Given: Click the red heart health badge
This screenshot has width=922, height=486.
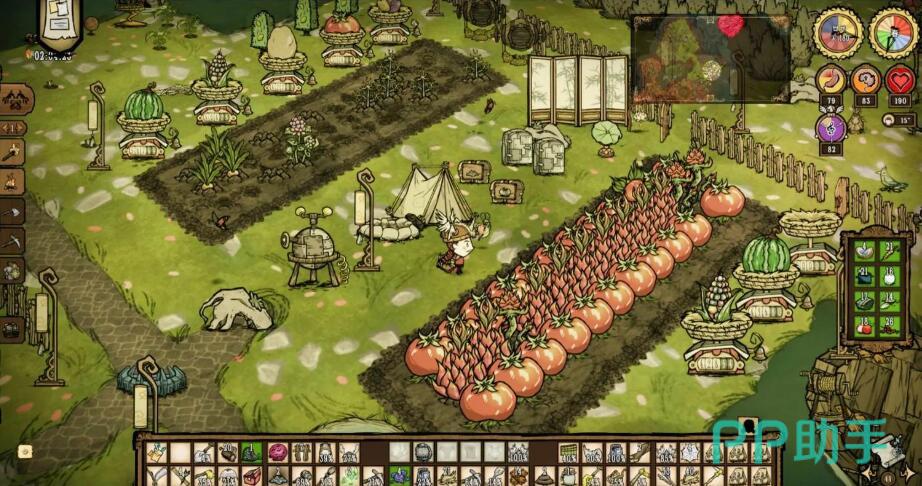Looking at the screenshot, I should pos(901,80).
